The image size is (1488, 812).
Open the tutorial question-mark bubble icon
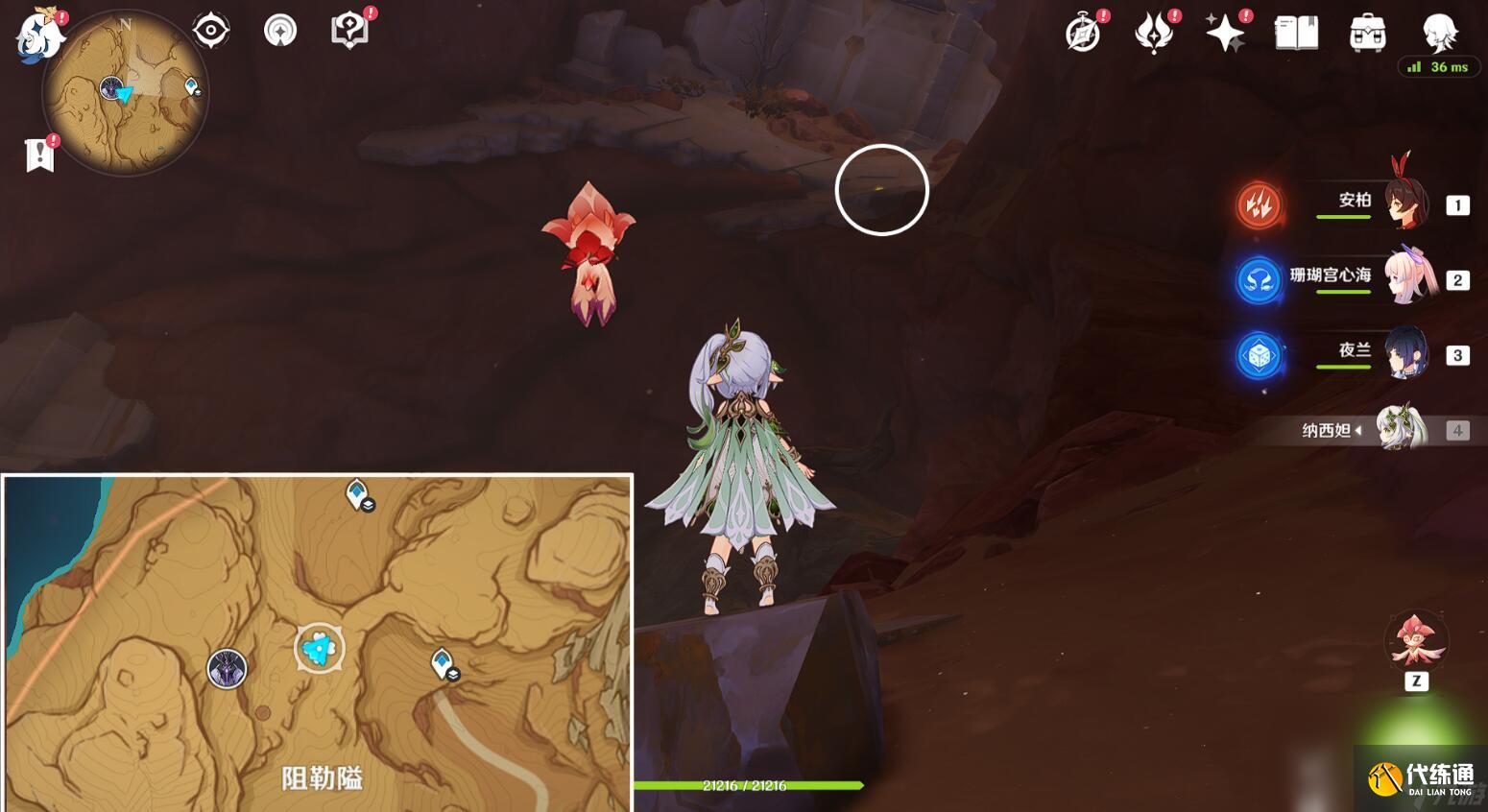[349, 31]
